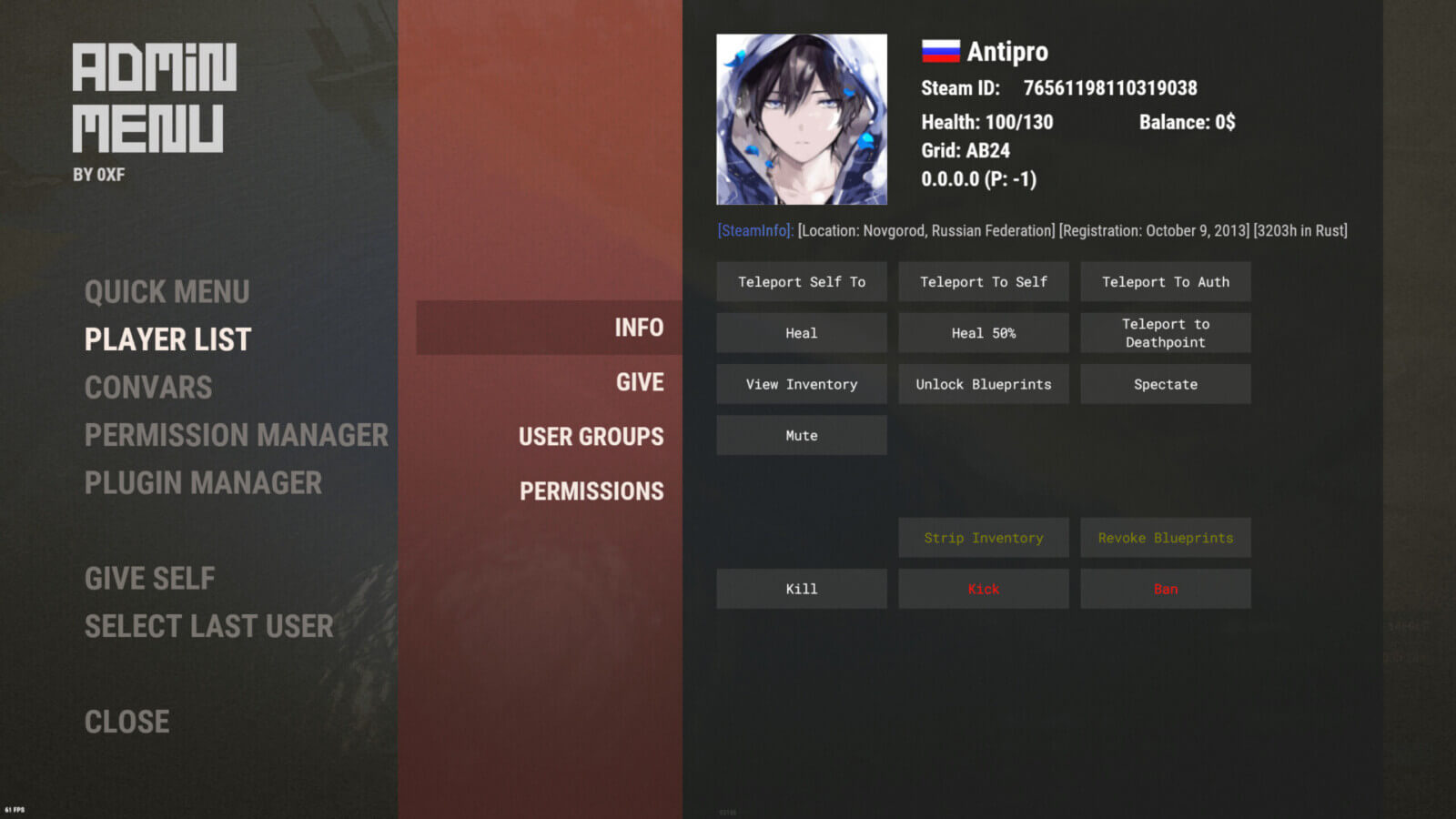Screen dimensions: 1456x819
Task: Mute the player Antipro
Action: click(802, 434)
